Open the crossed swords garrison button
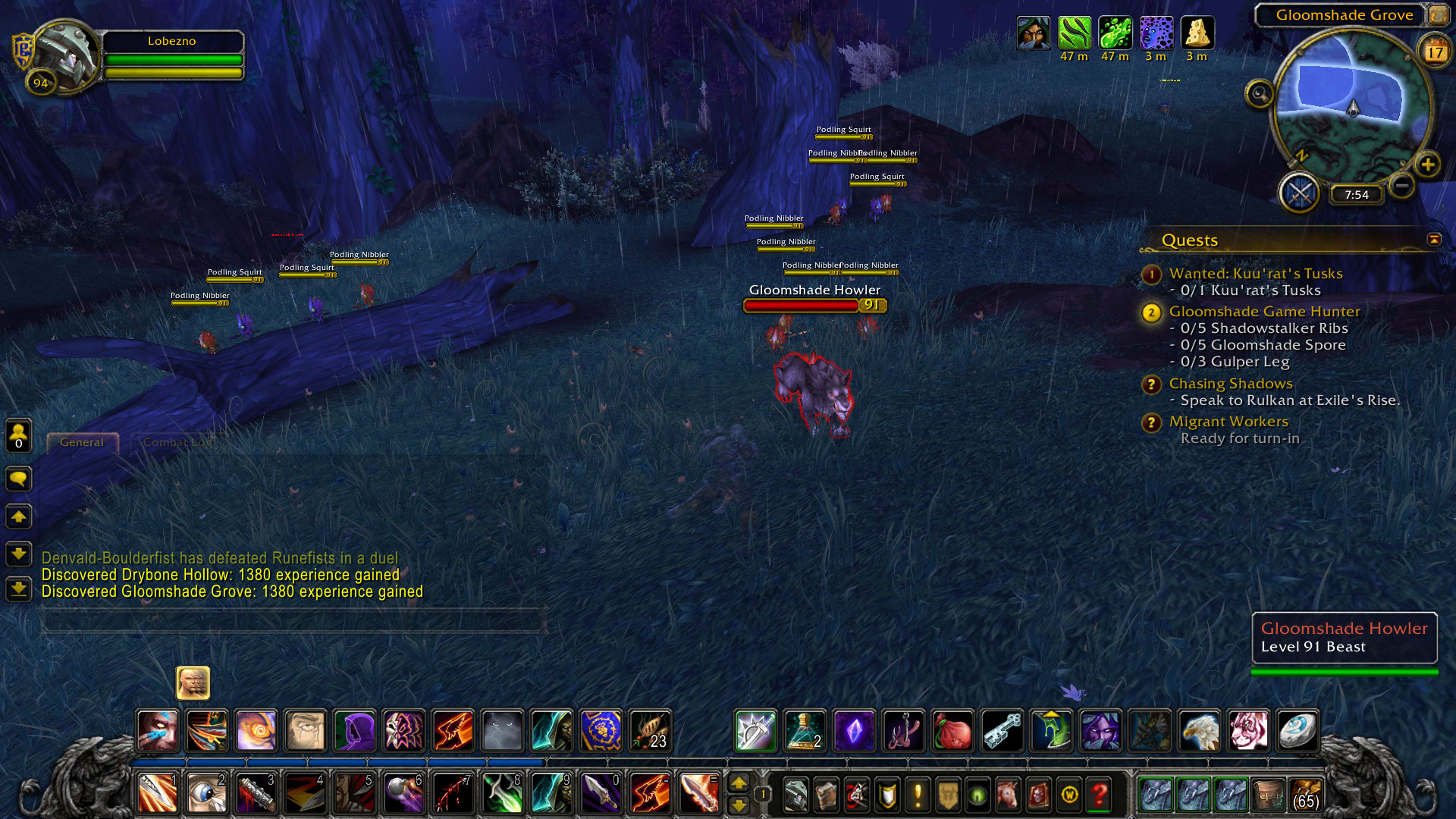This screenshot has height=819, width=1456. click(1300, 193)
